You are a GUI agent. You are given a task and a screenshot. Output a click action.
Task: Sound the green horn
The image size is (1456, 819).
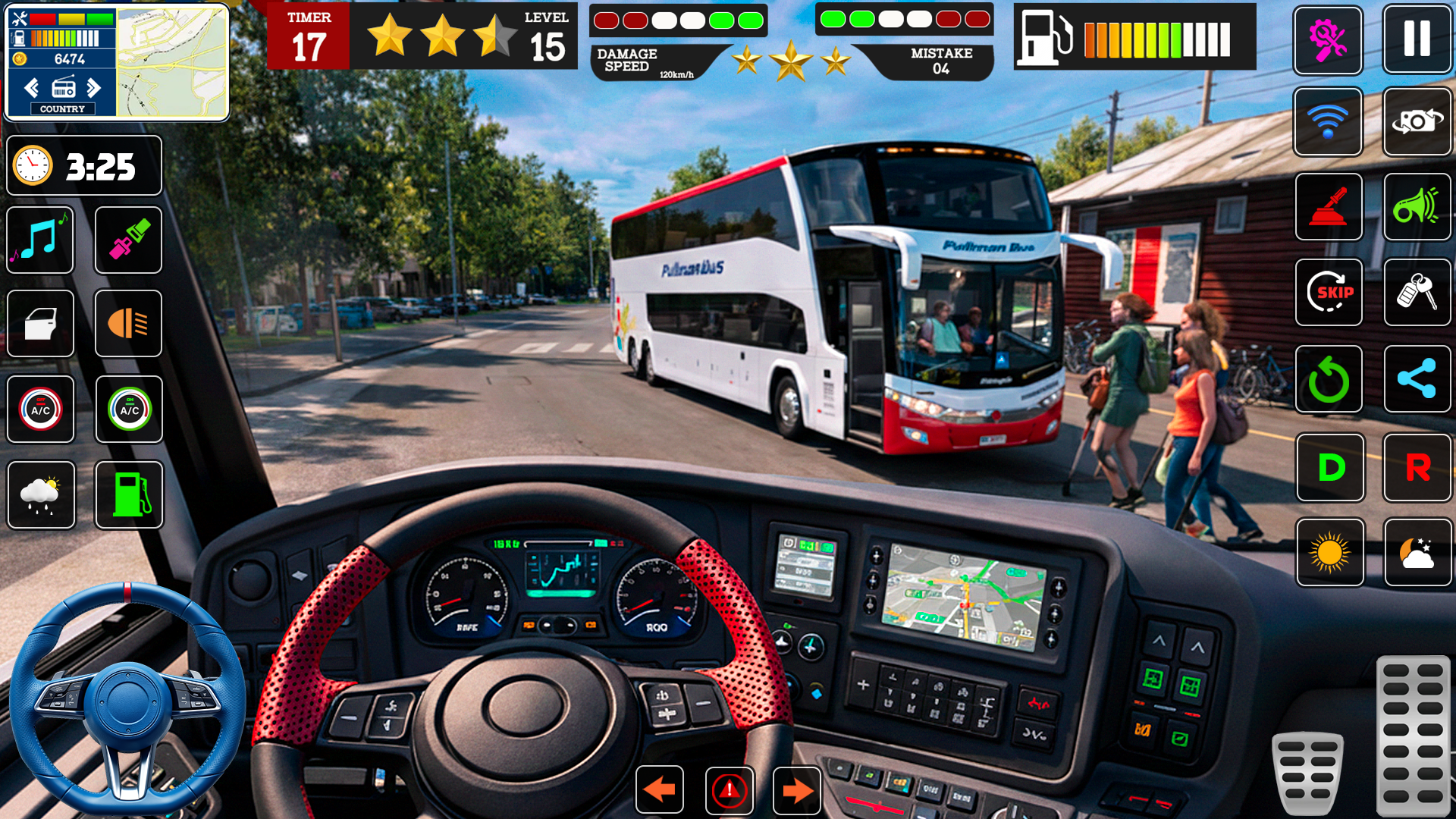coord(1417,207)
